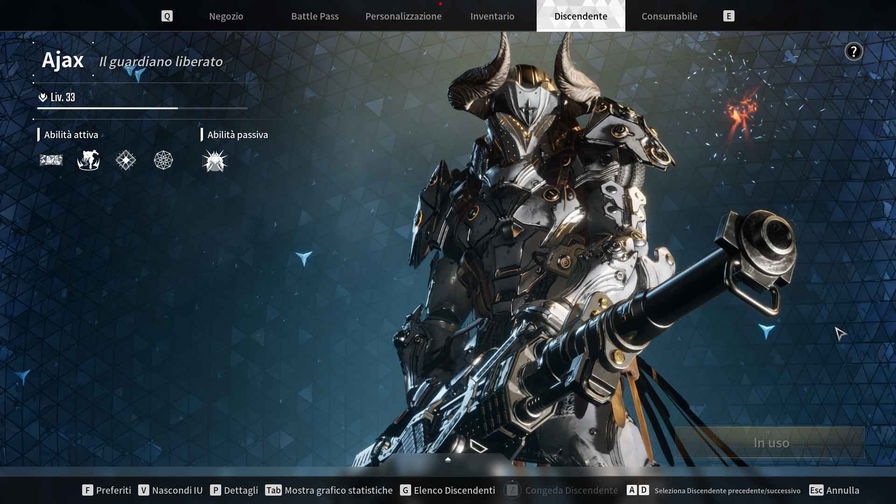896x504 pixels.
Task: Open the Elenco Discendenti list
Action: click(447, 490)
